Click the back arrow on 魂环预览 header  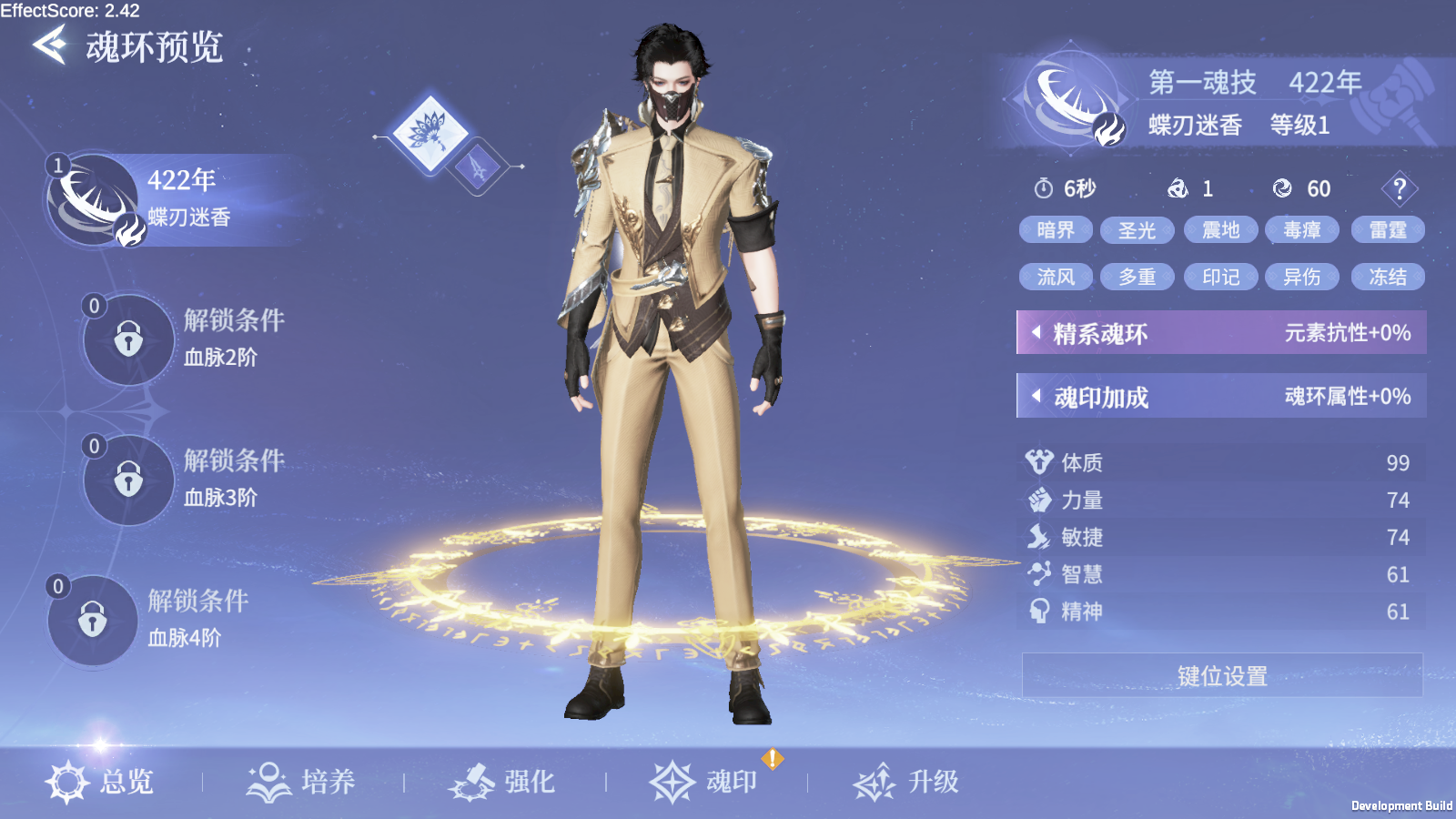[x=50, y=44]
